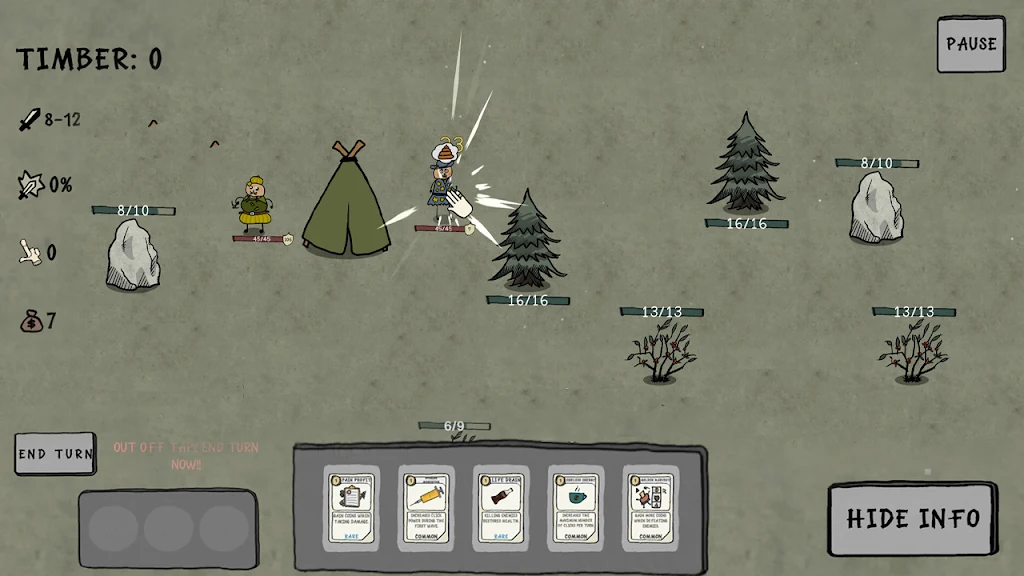Choose the syringe card
Screen dimensions: 1024x576
(426, 507)
